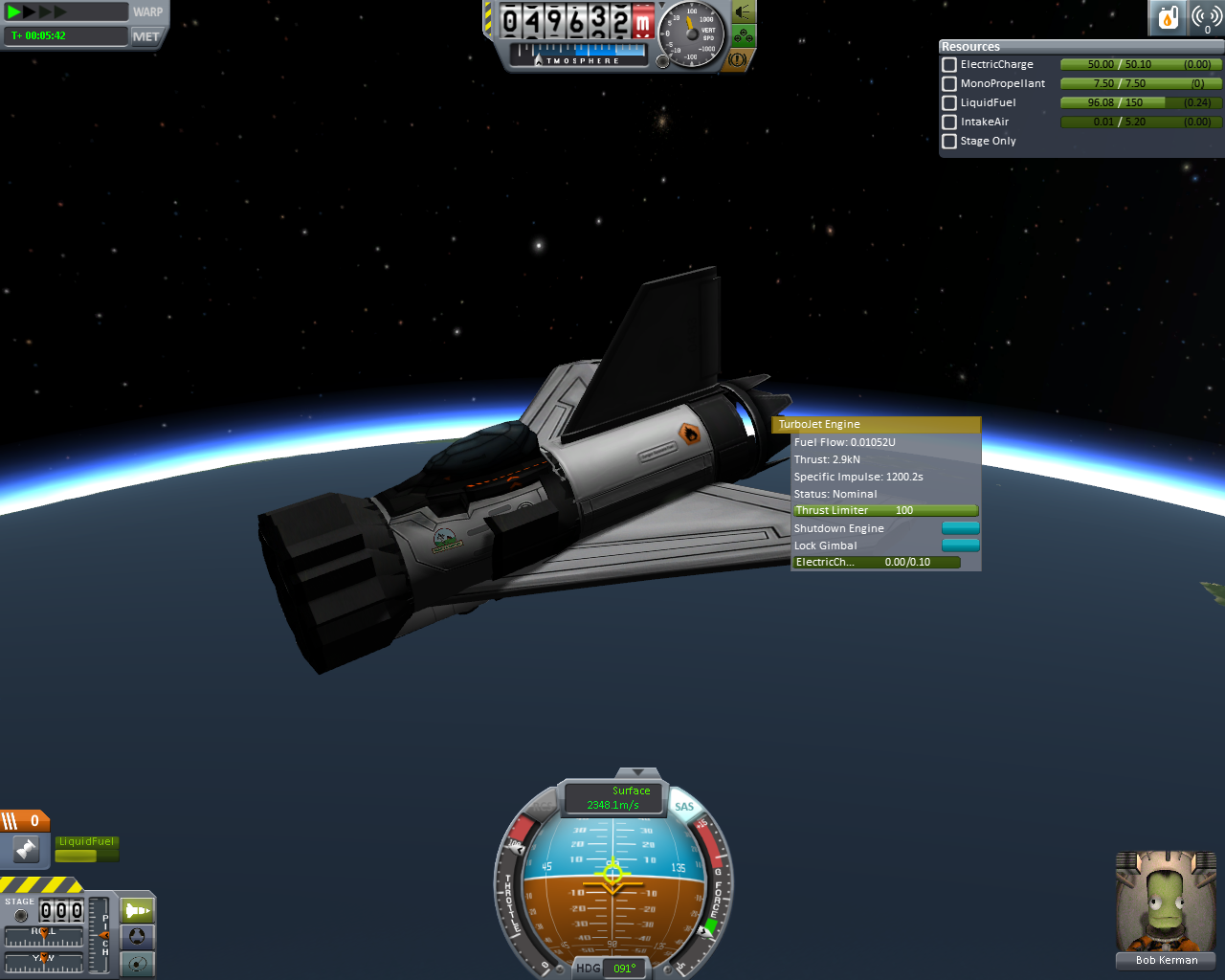The height and width of the screenshot is (980, 1225).
Task: Adjust the Thrust Limiter slider
Action: pyautogui.click(x=885, y=511)
